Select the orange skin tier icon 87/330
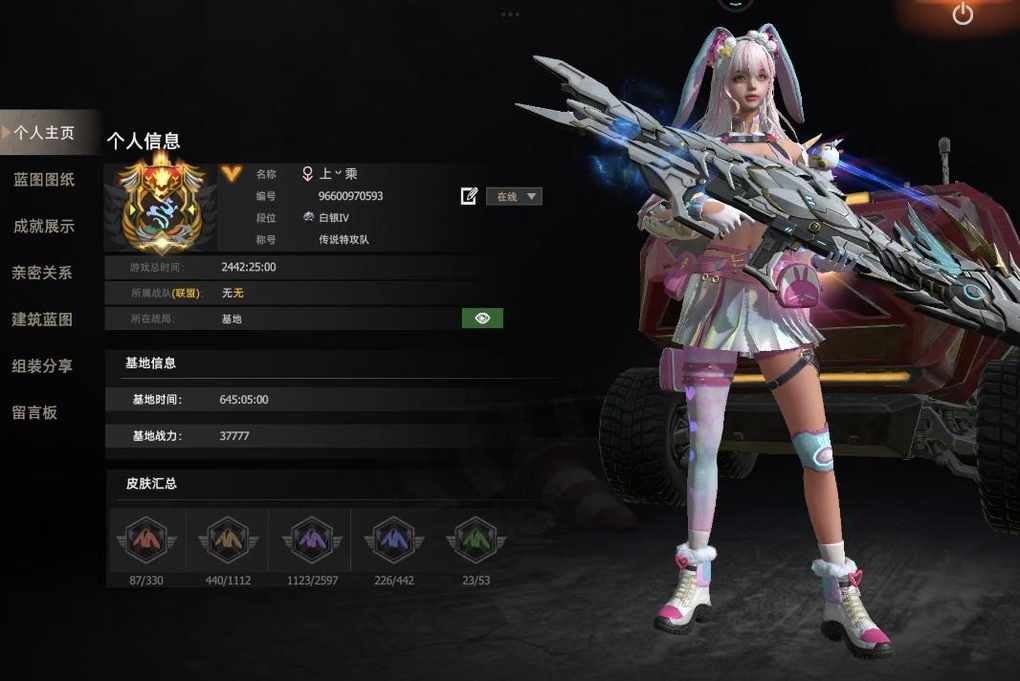 click(x=148, y=540)
